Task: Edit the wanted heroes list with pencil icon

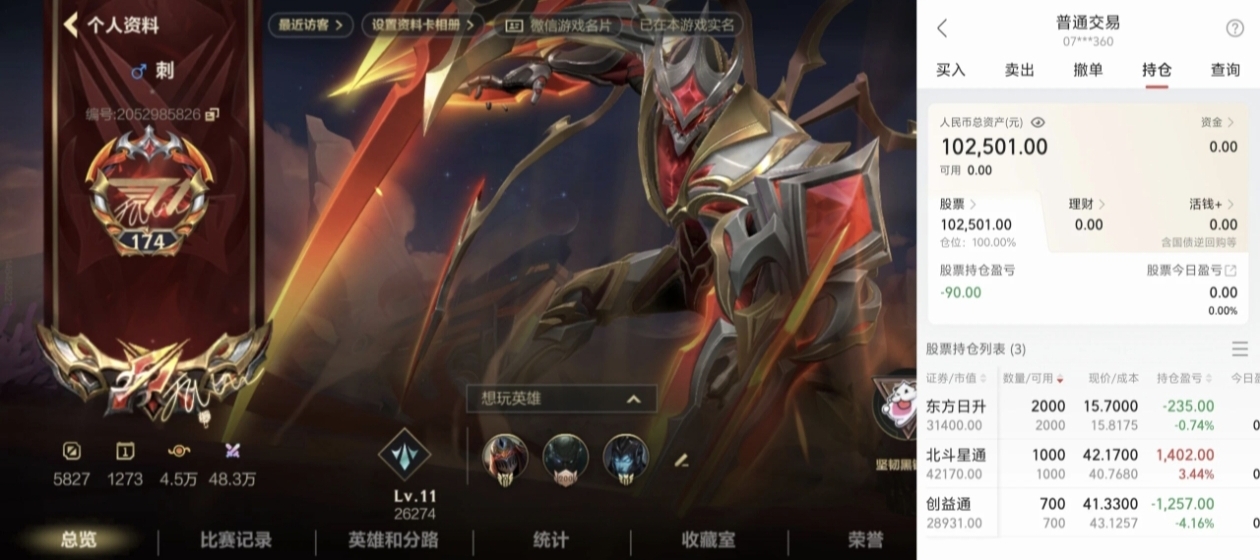Action: pos(681,460)
